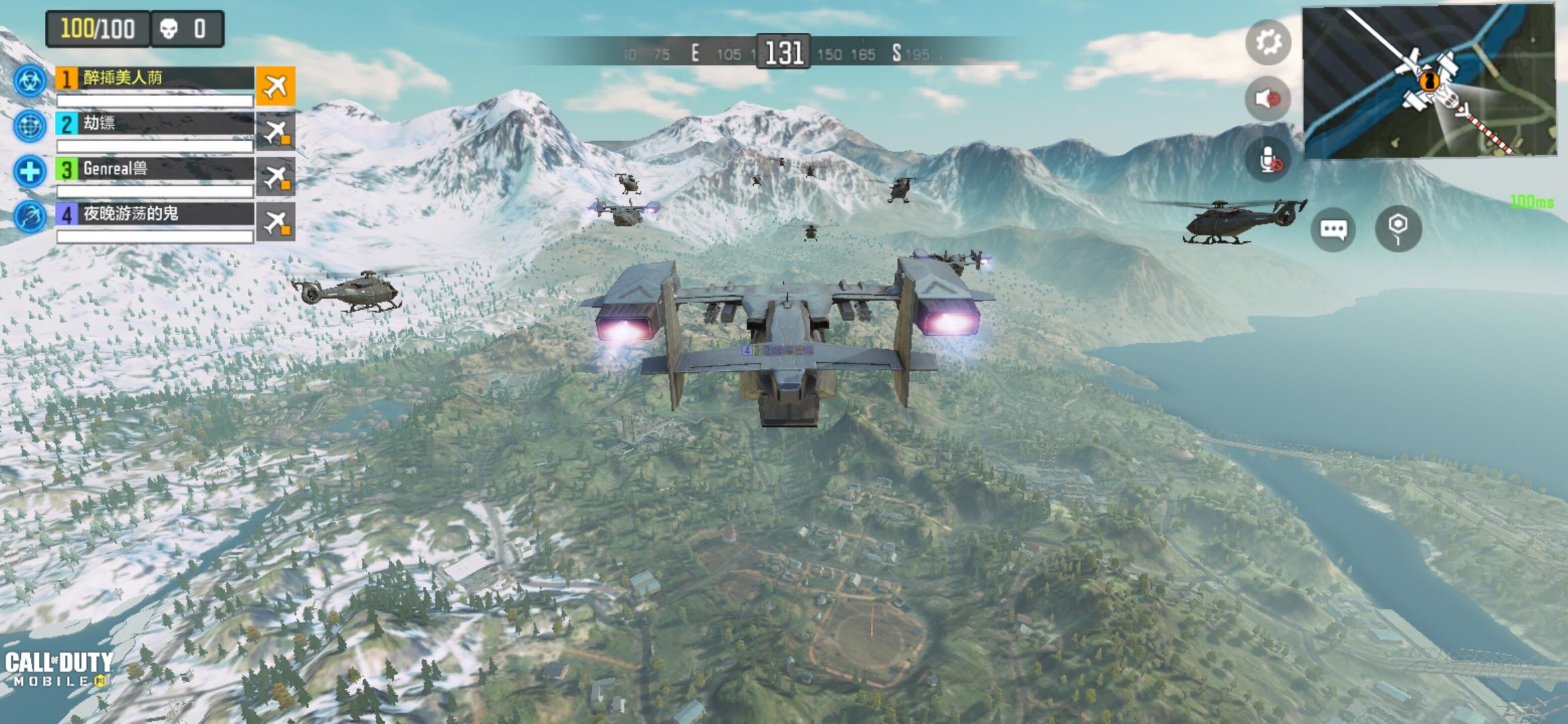Toggle the muted microphone button
Image resolution: width=1568 pixels, height=724 pixels.
[x=1267, y=161]
